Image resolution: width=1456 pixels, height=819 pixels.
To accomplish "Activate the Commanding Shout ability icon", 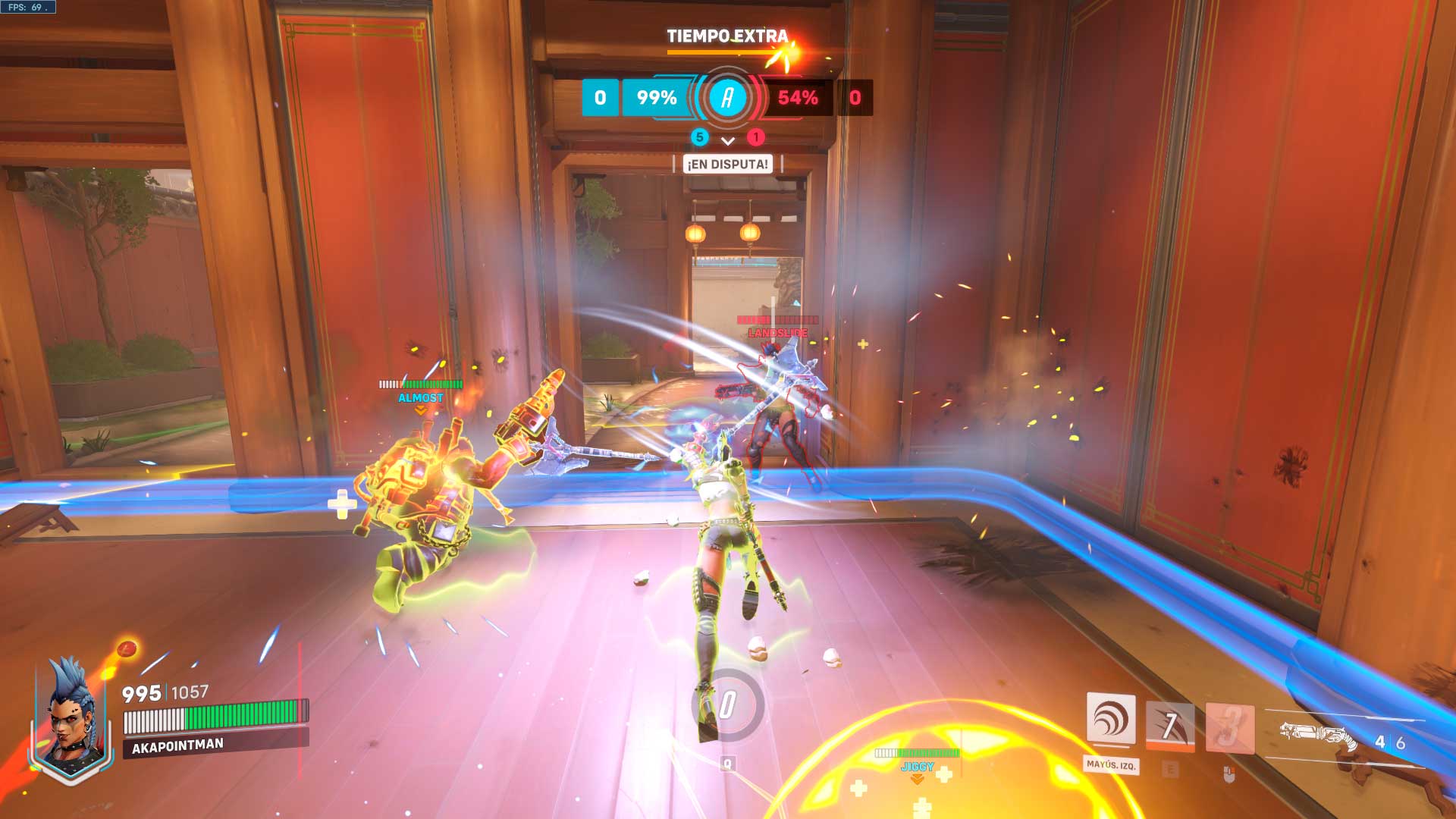I will click(x=1111, y=719).
